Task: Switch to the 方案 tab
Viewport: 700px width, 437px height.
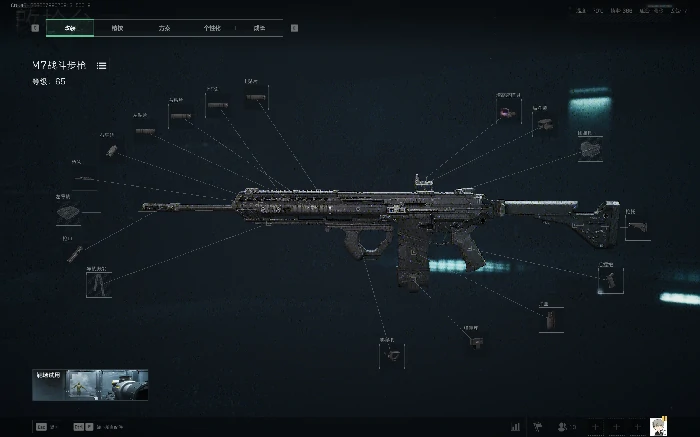Action: [164, 28]
